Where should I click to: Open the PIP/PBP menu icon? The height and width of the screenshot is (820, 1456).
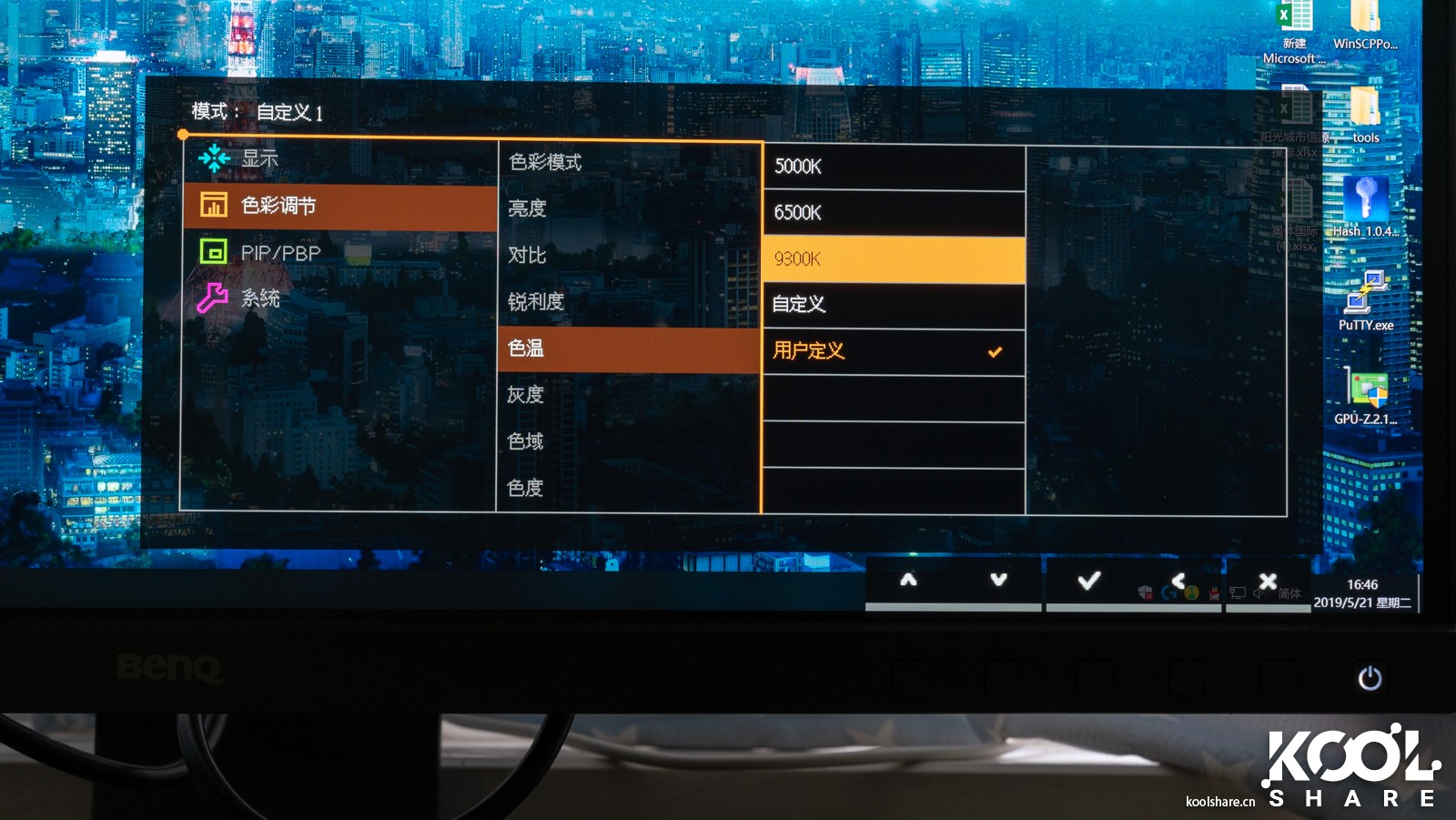[212, 252]
